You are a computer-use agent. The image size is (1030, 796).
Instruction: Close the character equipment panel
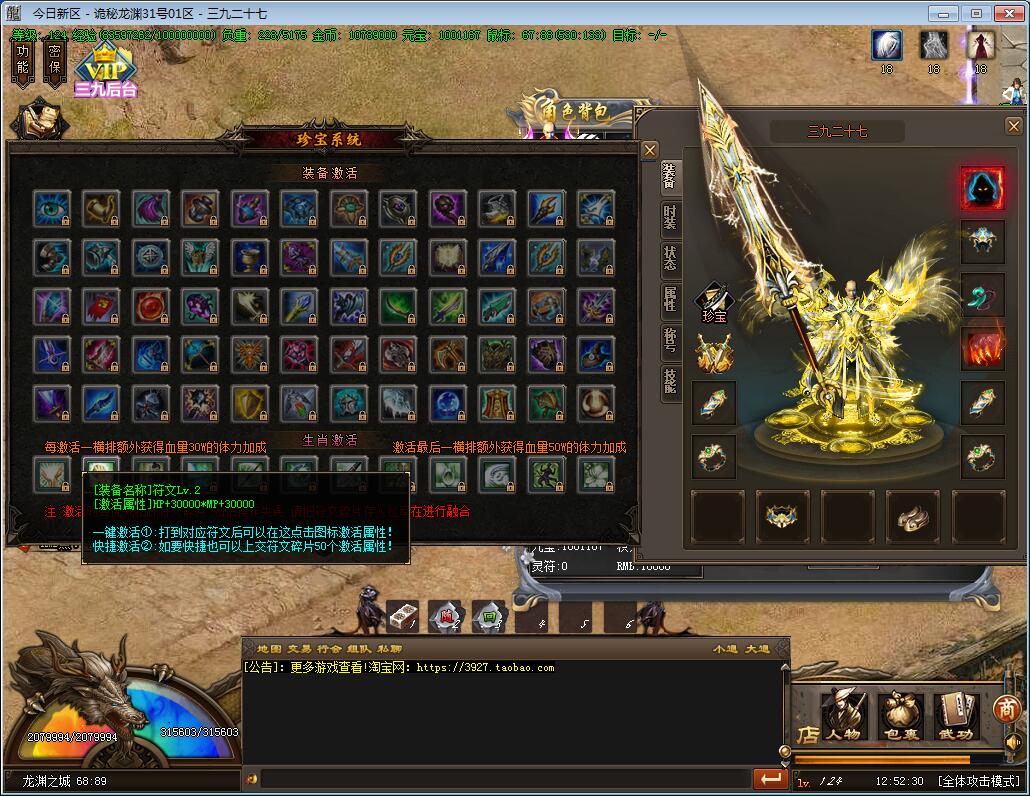pos(1013,126)
